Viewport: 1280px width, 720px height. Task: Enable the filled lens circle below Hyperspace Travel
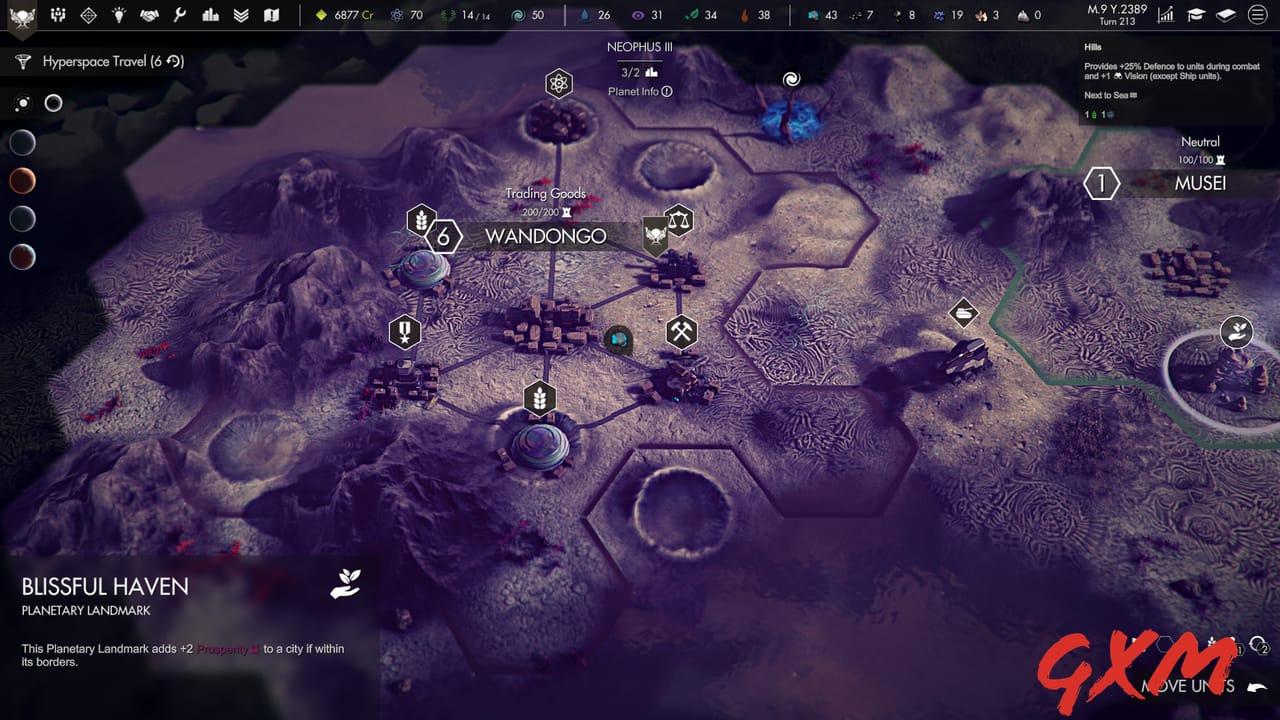22,103
